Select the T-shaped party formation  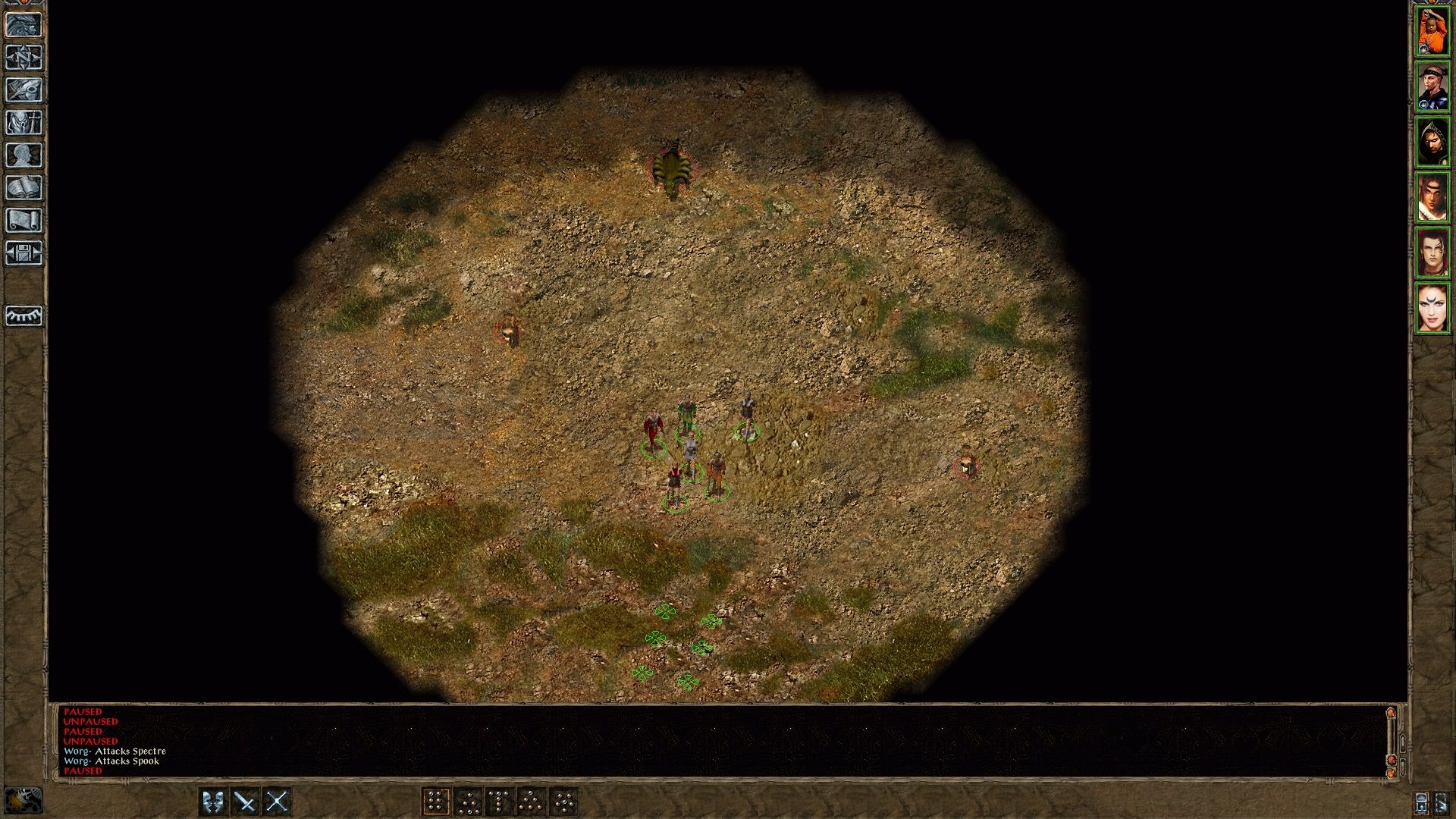point(500,801)
